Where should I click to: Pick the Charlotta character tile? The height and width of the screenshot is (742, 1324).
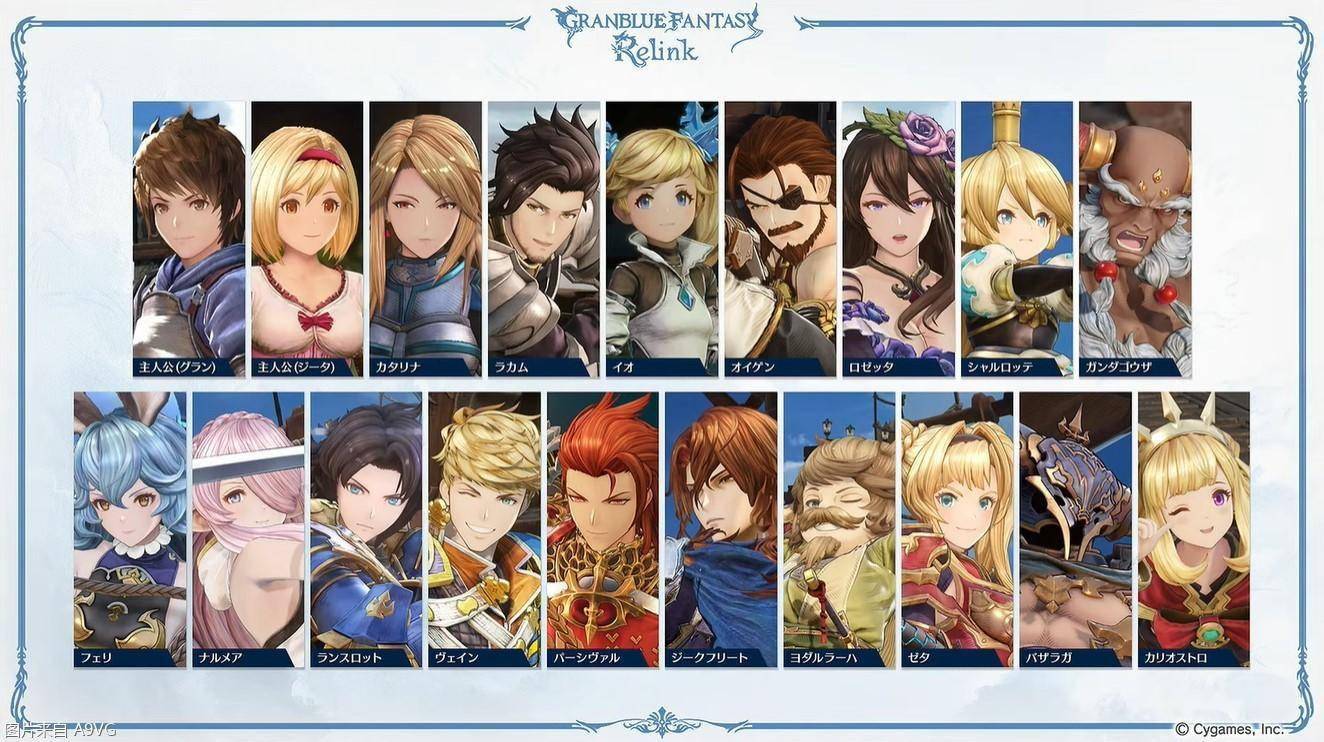(x=1017, y=238)
